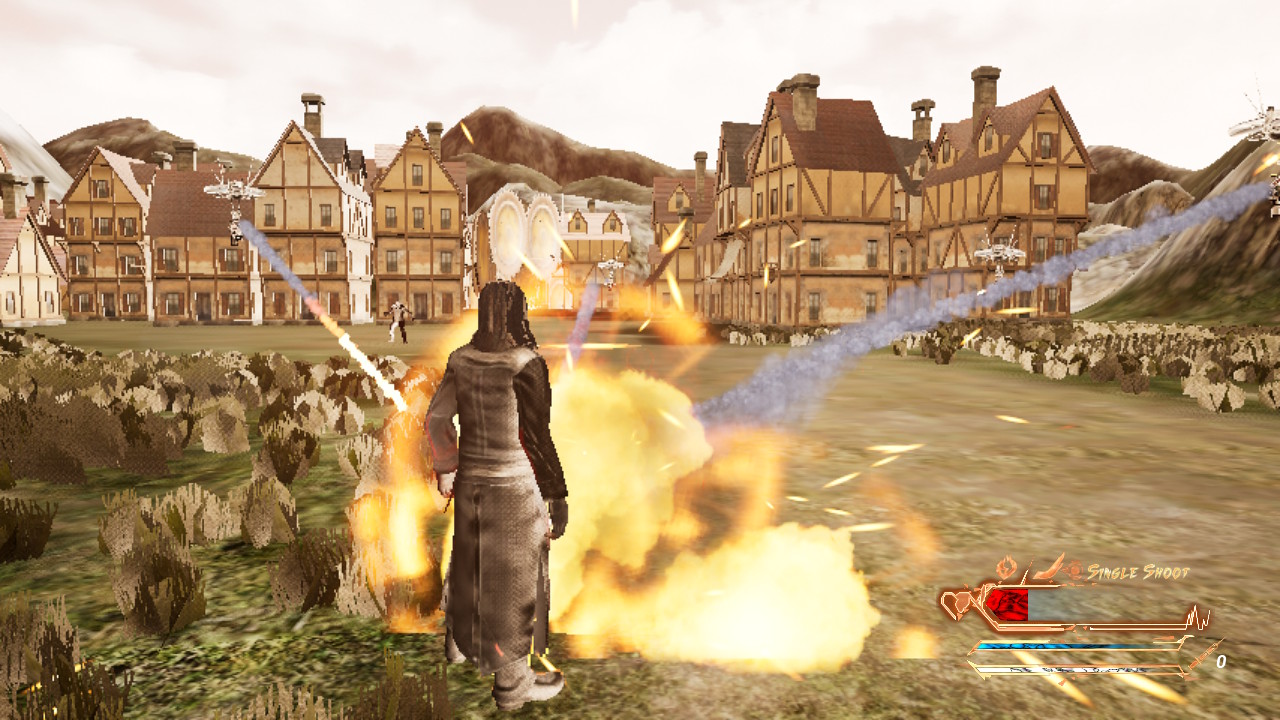This screenshot has width=1280, height=720.
Task: Click the red health gem on the HUD
Action: (x=1008, y=606)
